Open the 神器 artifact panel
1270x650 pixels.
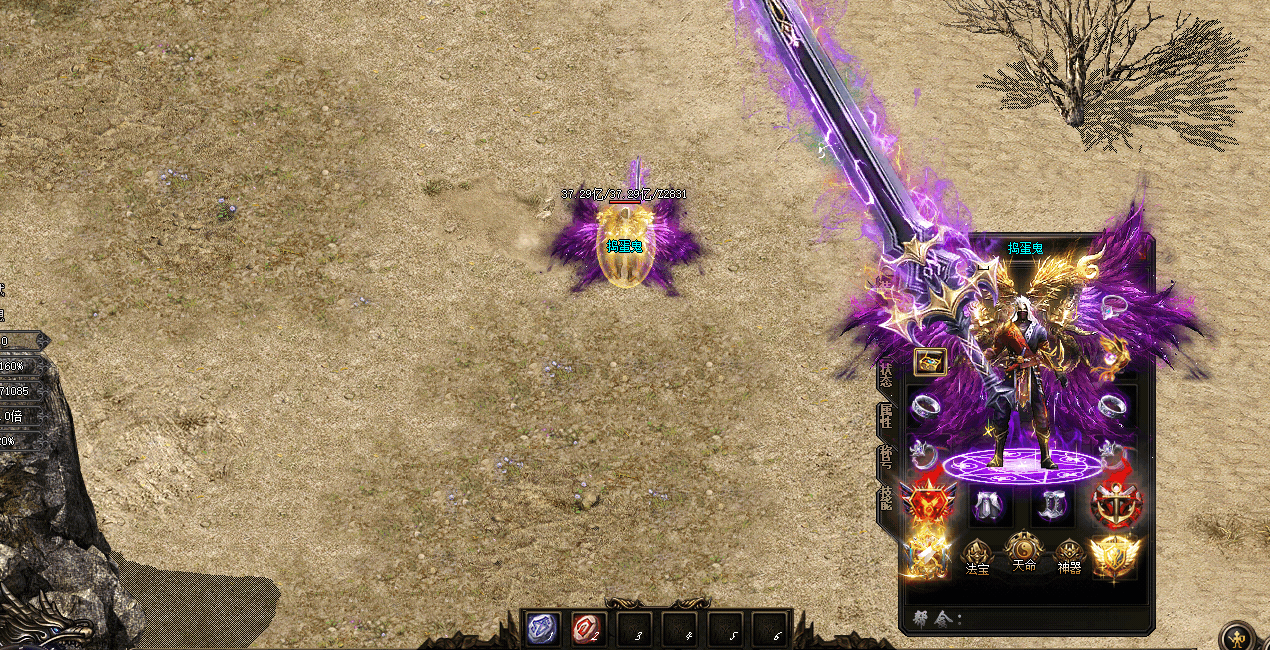coord(1069,557)
